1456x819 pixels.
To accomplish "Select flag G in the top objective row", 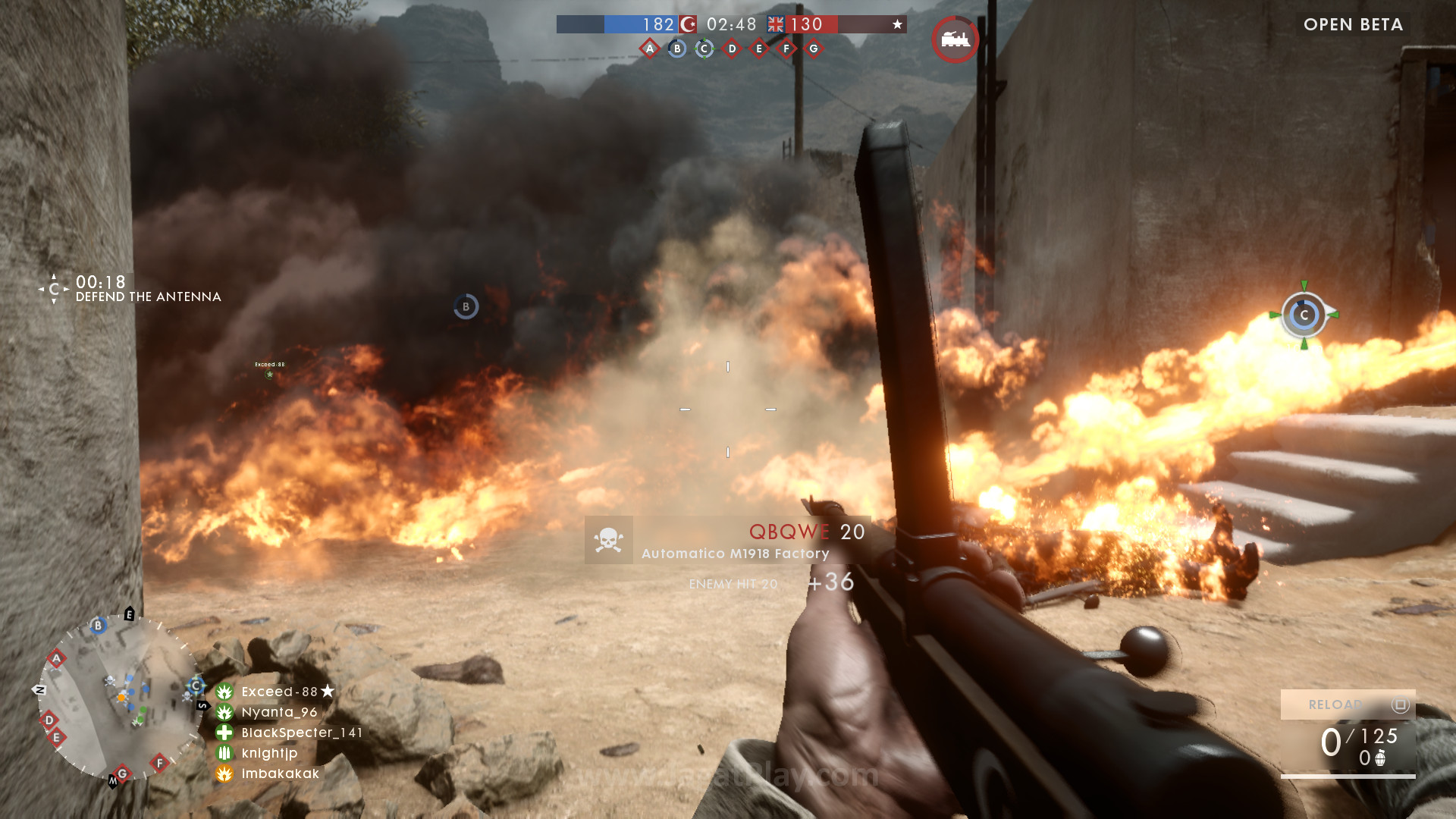I will point(814,49).
